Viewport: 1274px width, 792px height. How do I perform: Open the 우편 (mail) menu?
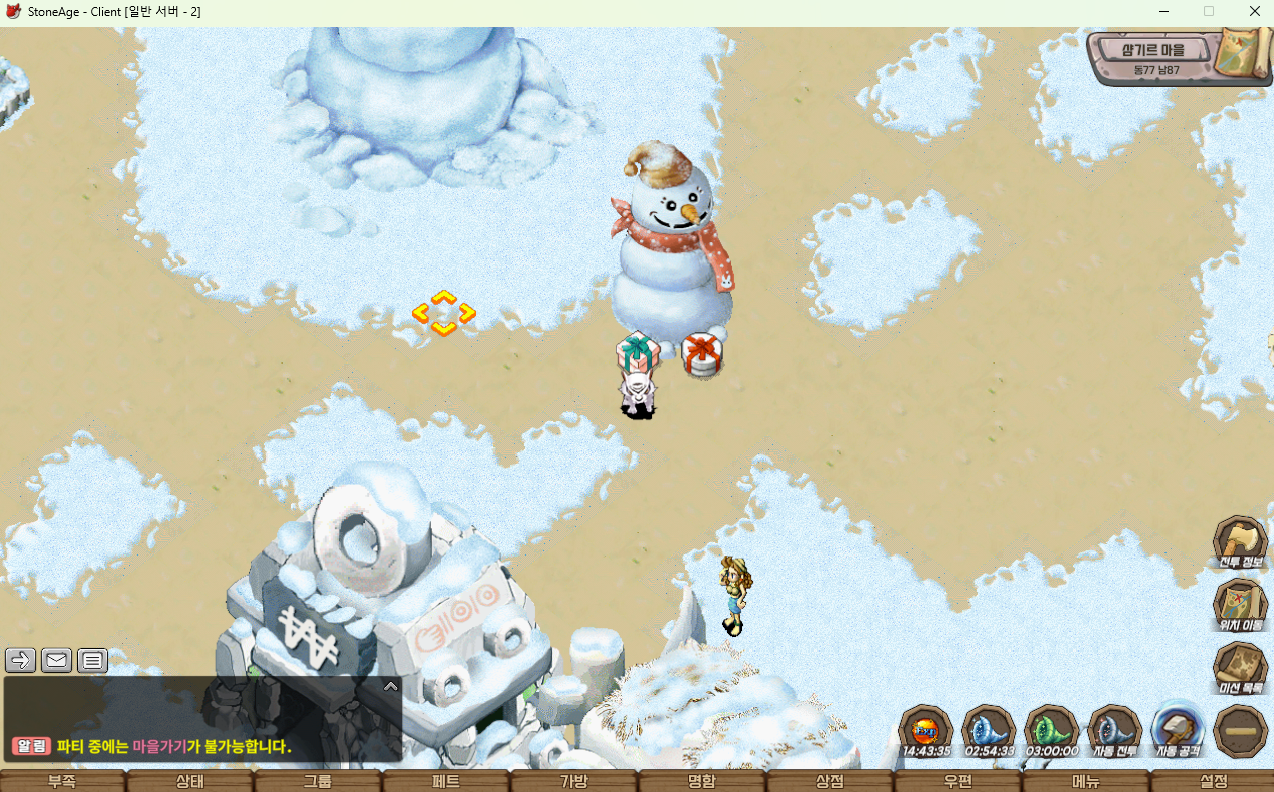click(958, 781)
